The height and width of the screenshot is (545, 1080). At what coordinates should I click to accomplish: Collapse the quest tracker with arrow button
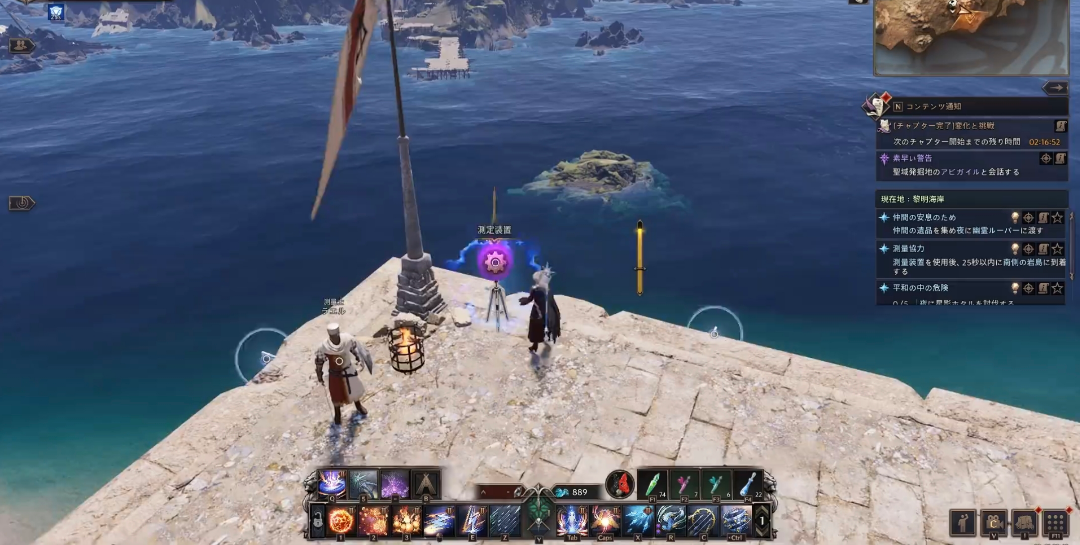(1055, 88)
